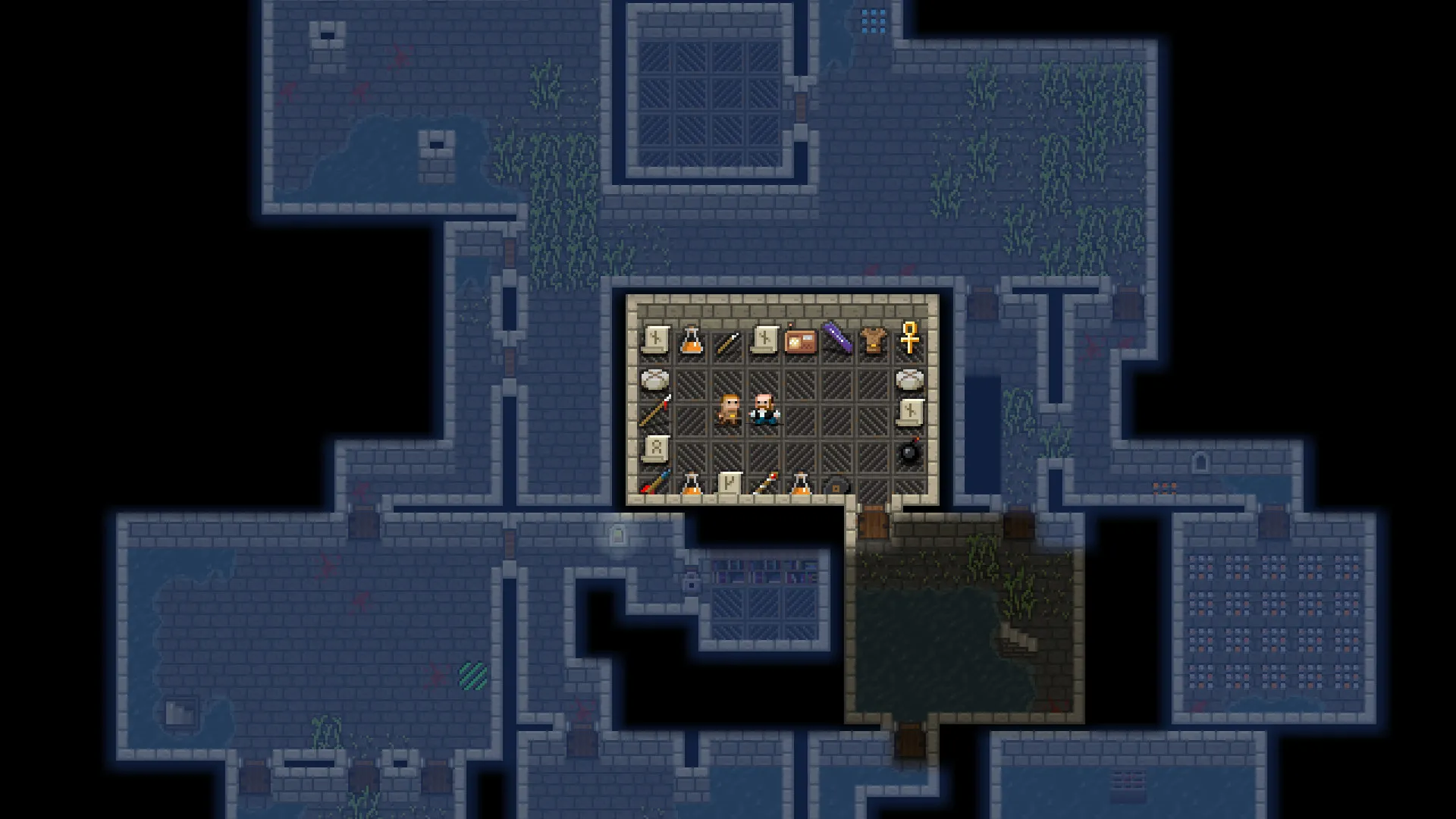Pick up the spear leaning in the shop corner
The height and width of the screenshot is (819, 1456).
coord(654,409)
